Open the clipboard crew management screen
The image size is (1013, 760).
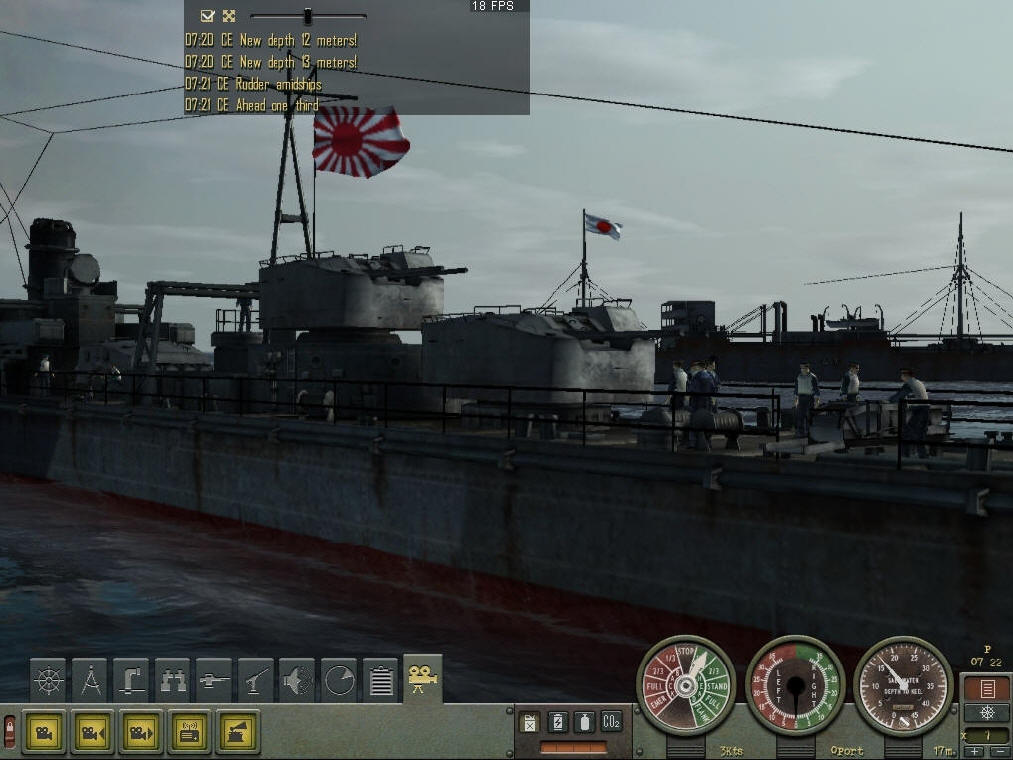coord(380,680)
